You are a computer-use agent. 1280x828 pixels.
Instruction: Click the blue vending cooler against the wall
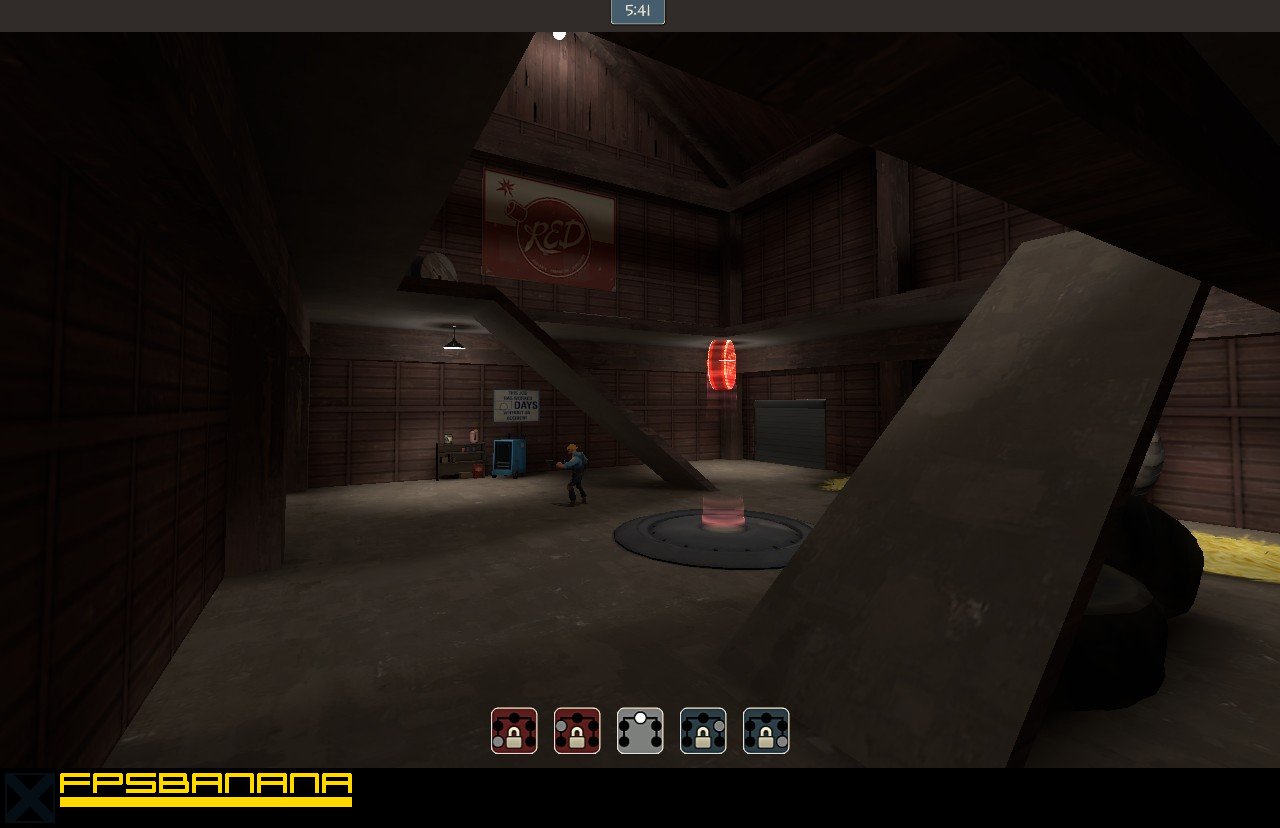508,458
